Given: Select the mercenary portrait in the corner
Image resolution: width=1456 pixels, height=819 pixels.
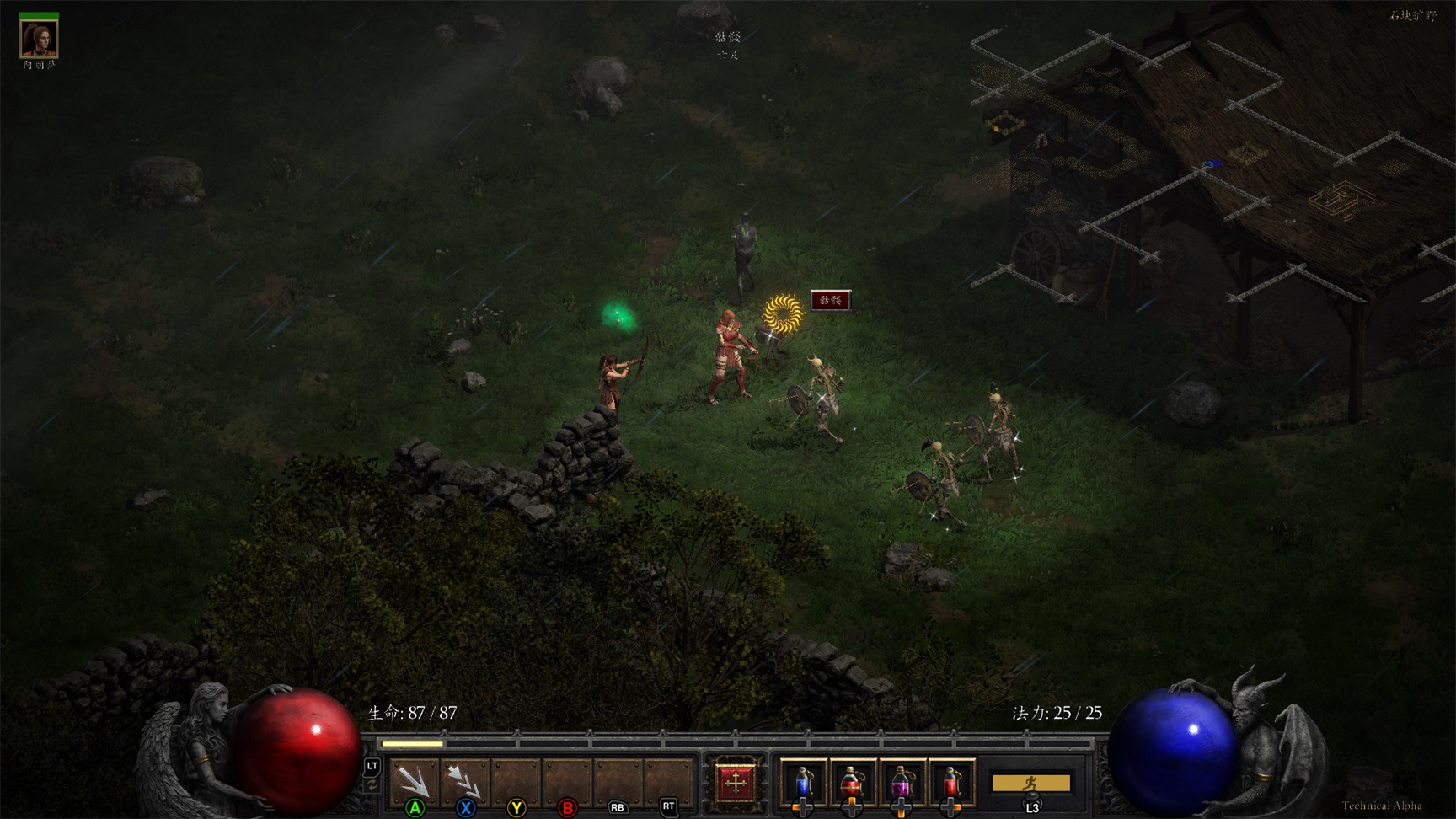Looking at the screenshot, I should pos(39,38).
